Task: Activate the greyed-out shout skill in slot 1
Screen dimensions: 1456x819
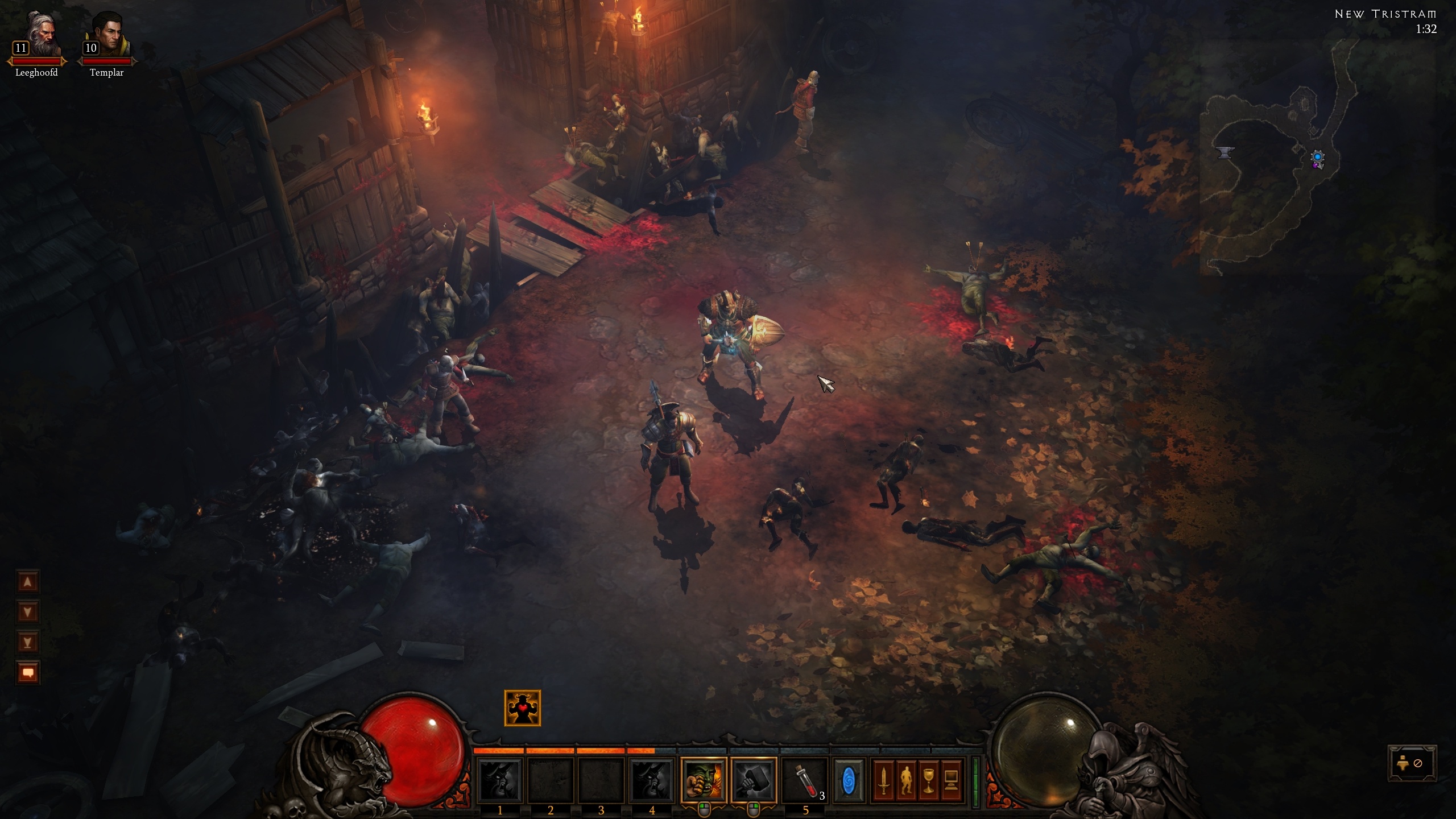Action: pyautogui.click(x=500, y=780)
